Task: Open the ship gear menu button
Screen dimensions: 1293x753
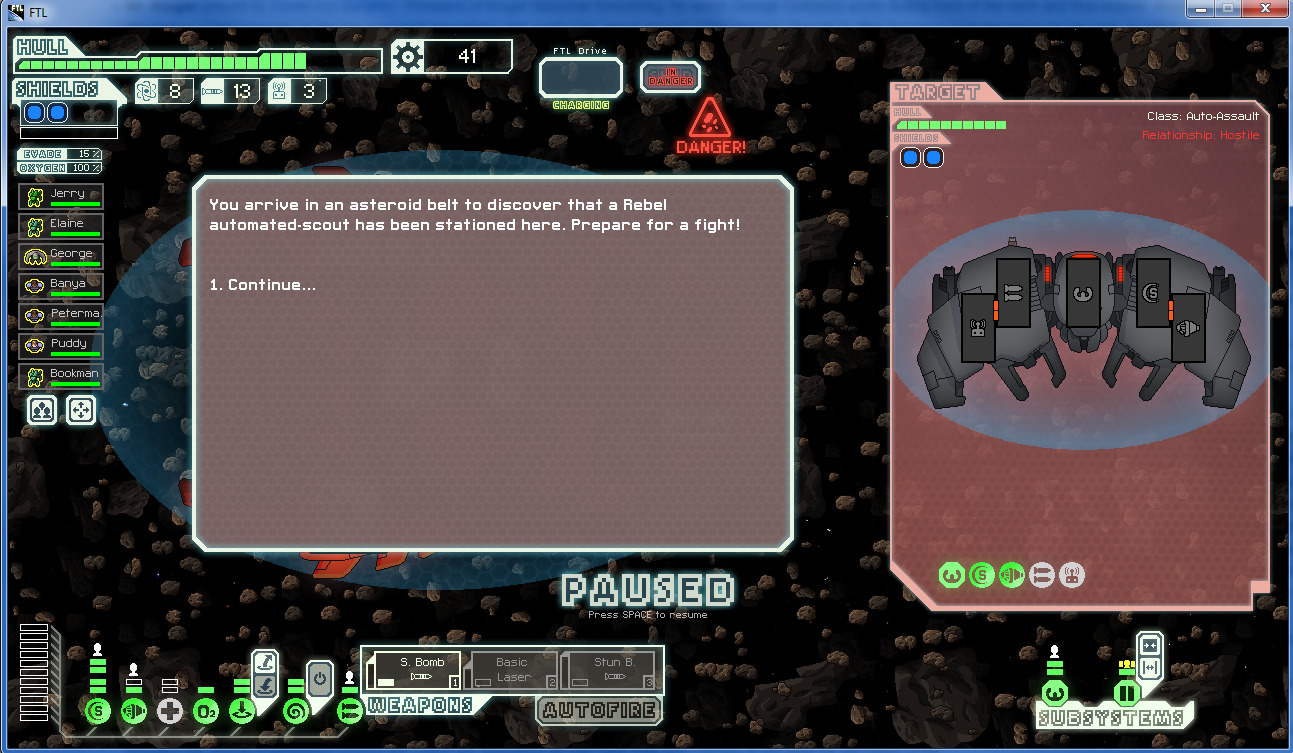Action: [x=408, y=57]
